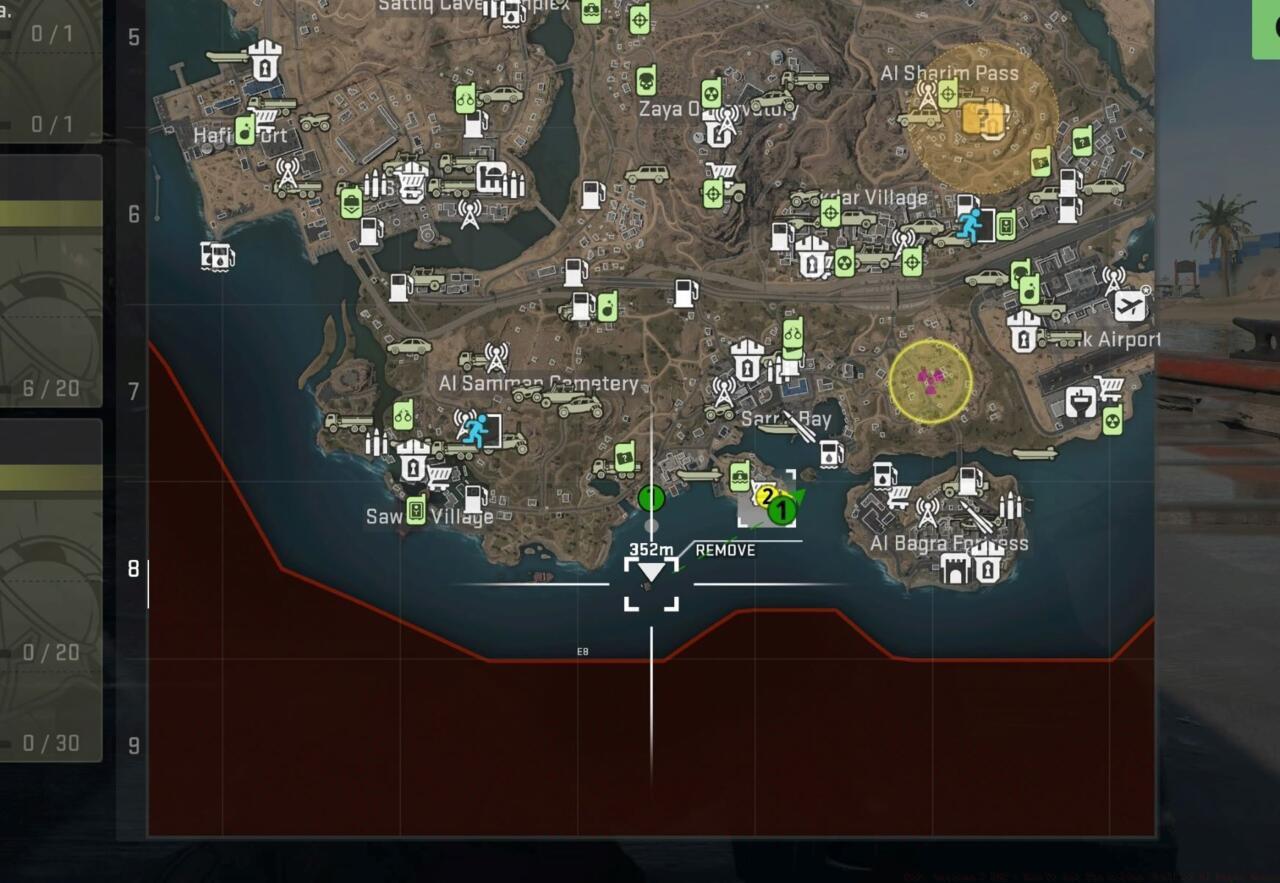This screenshot has height=883, width=1280.
Task: Click the gas pump icon near Saw Village
Action: pyautogui.click(x=475, y=500)
